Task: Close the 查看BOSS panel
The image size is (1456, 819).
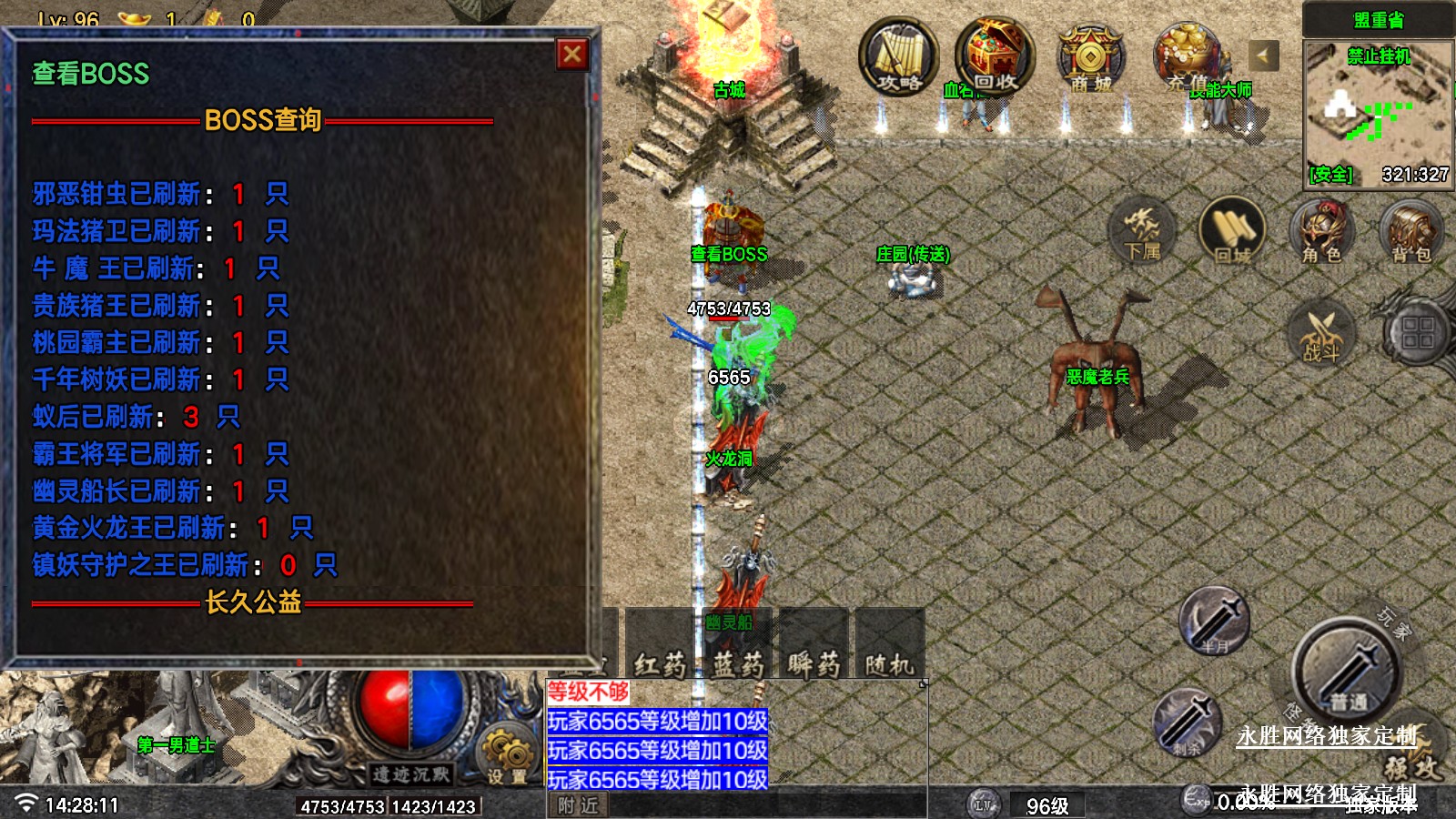Action: coord(572,55)
